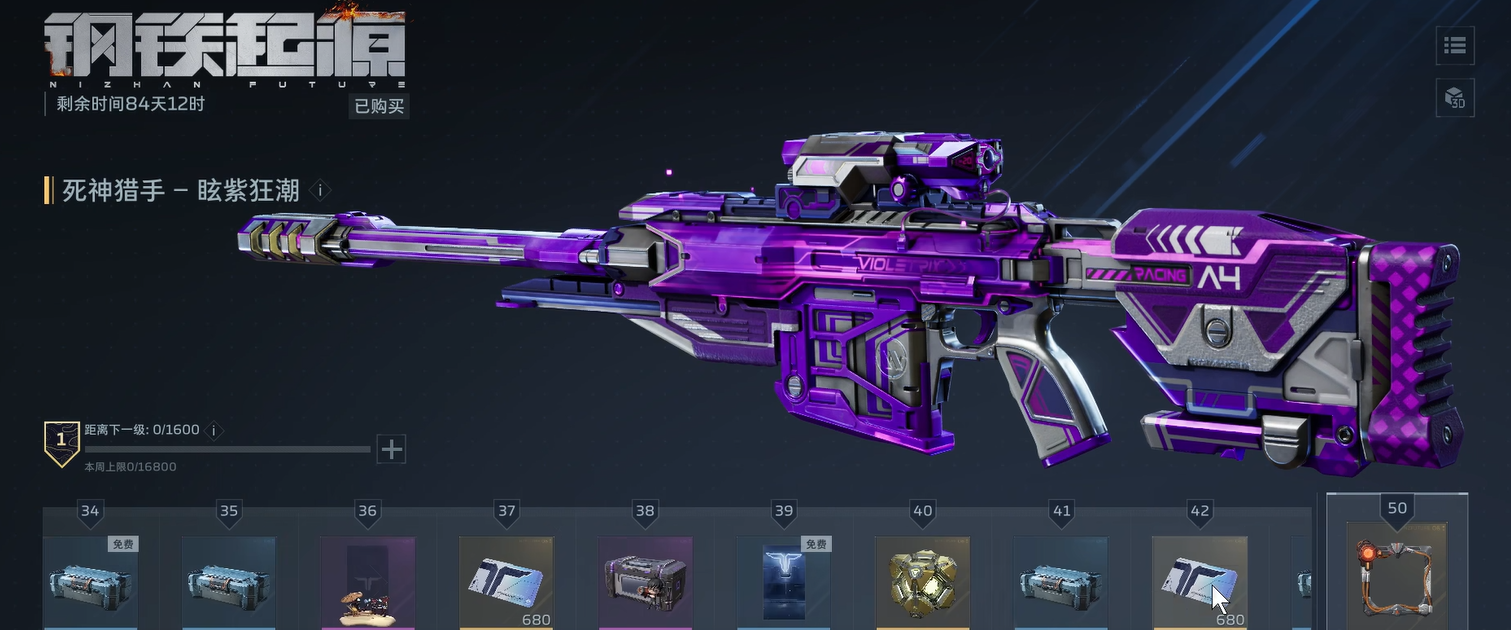Image resolution: width=1511 pixels, height=630 pixels.
Task: Select the level 39 free blue emblem reward
Action: tap(783, 582)
